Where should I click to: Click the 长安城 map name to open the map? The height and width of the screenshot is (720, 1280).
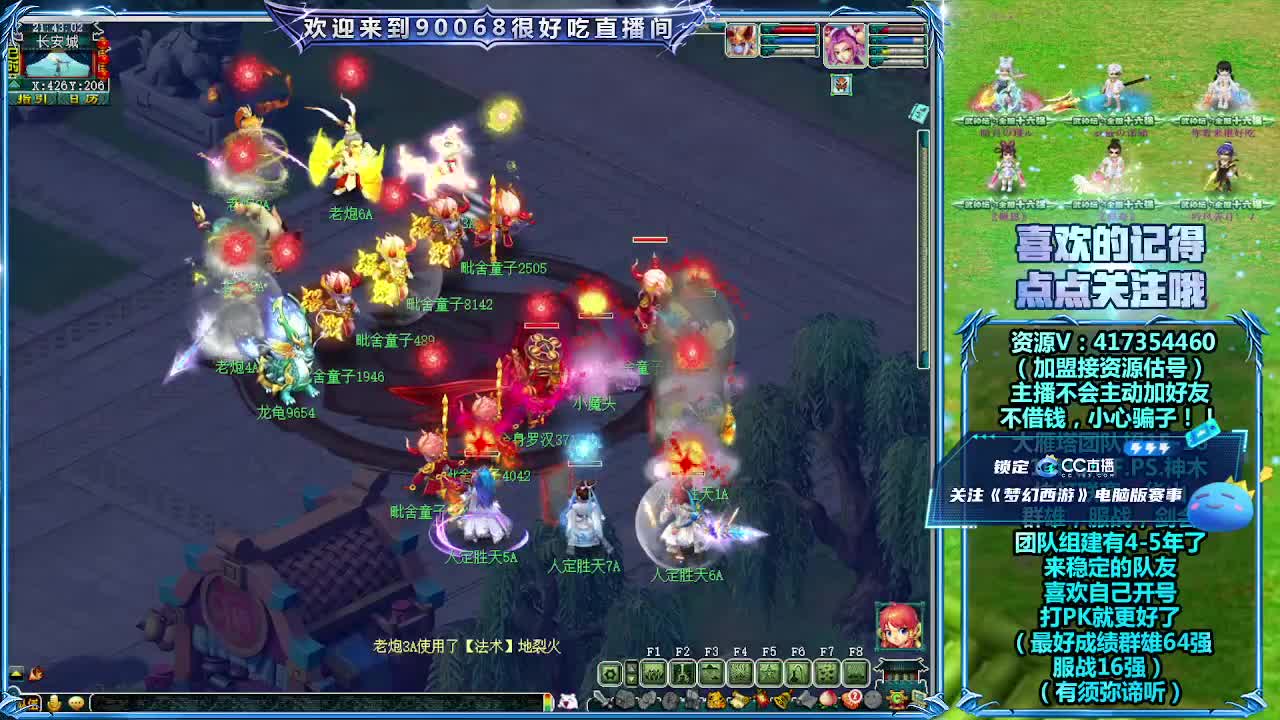tap(58, 40)
